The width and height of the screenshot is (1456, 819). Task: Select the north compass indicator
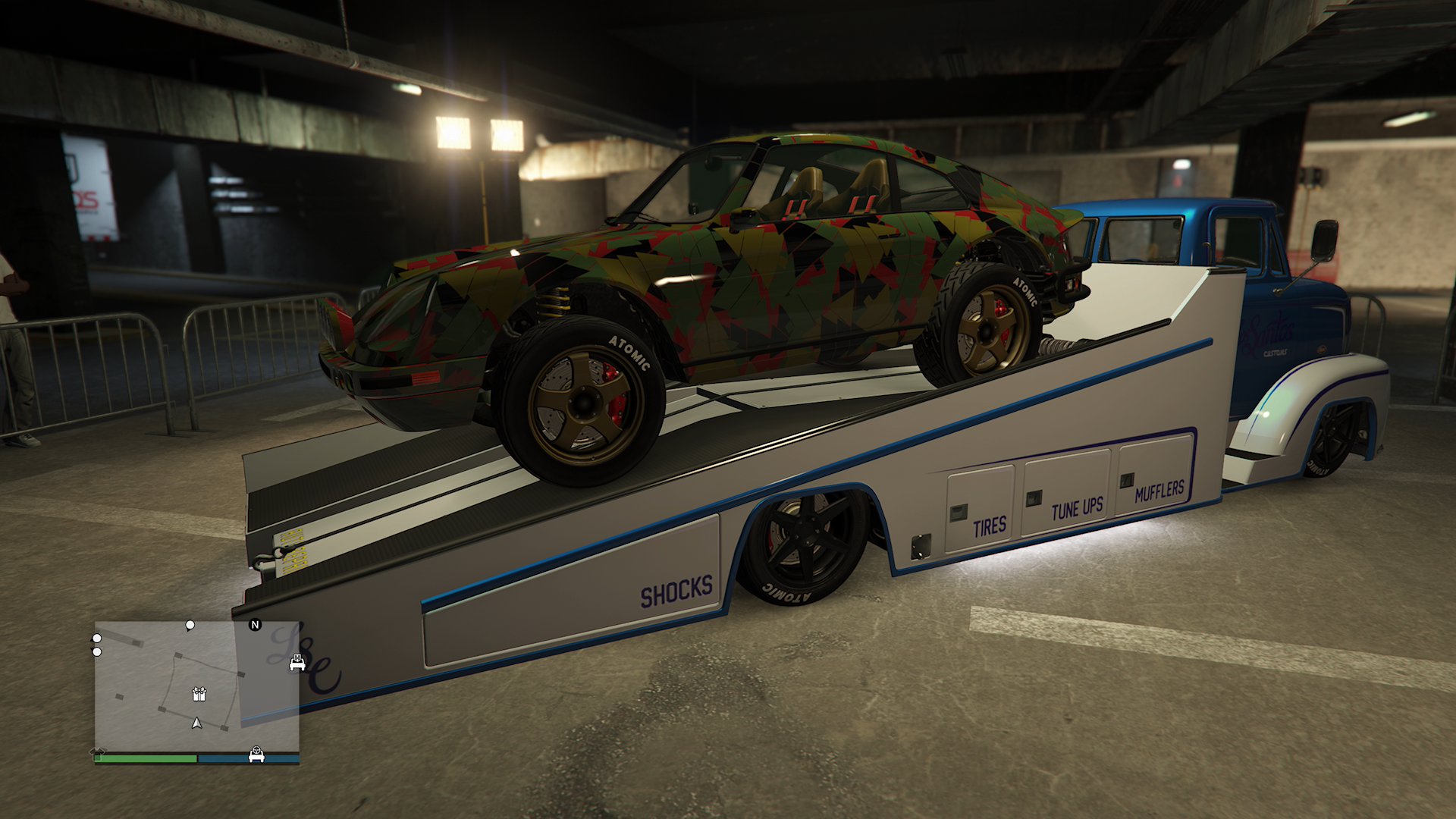(x=255, y=625)
